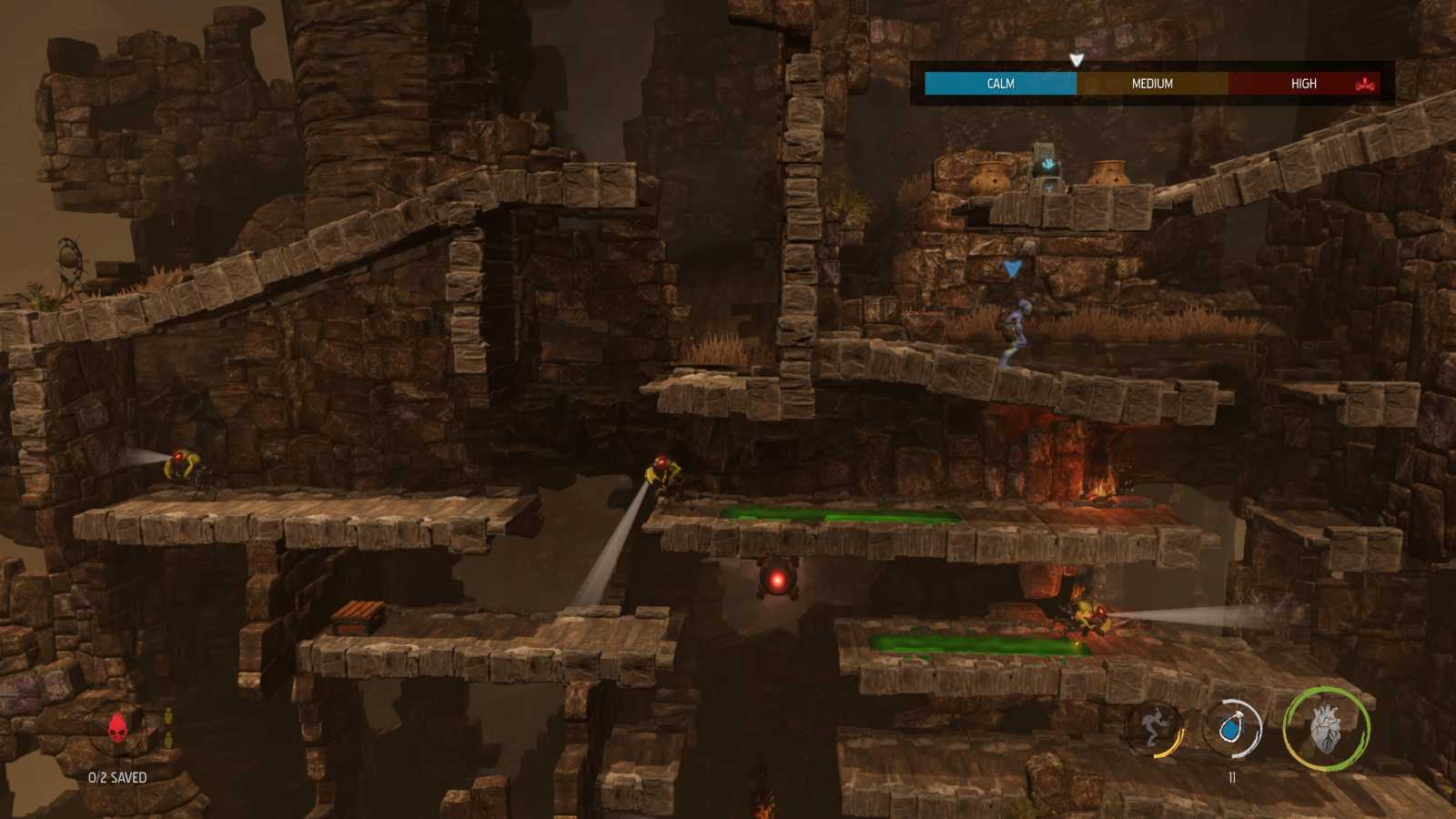Screen dimensions: 1456x819
Task: Click the alarm bell icon on the meter
Action: pos(1365,85)
